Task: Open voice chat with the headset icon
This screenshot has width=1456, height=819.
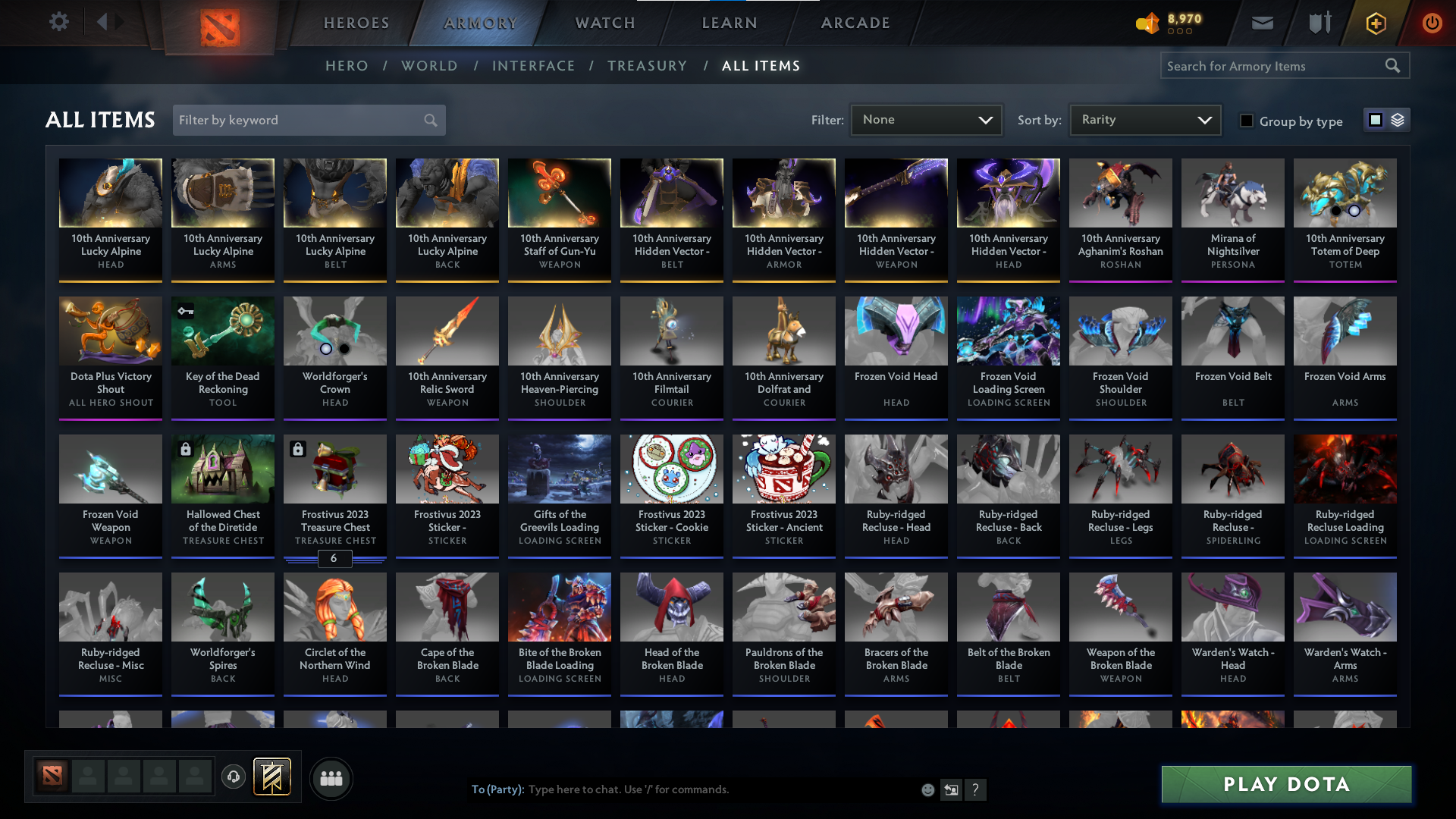Action: pyautogui.click(x=234, y=777)
